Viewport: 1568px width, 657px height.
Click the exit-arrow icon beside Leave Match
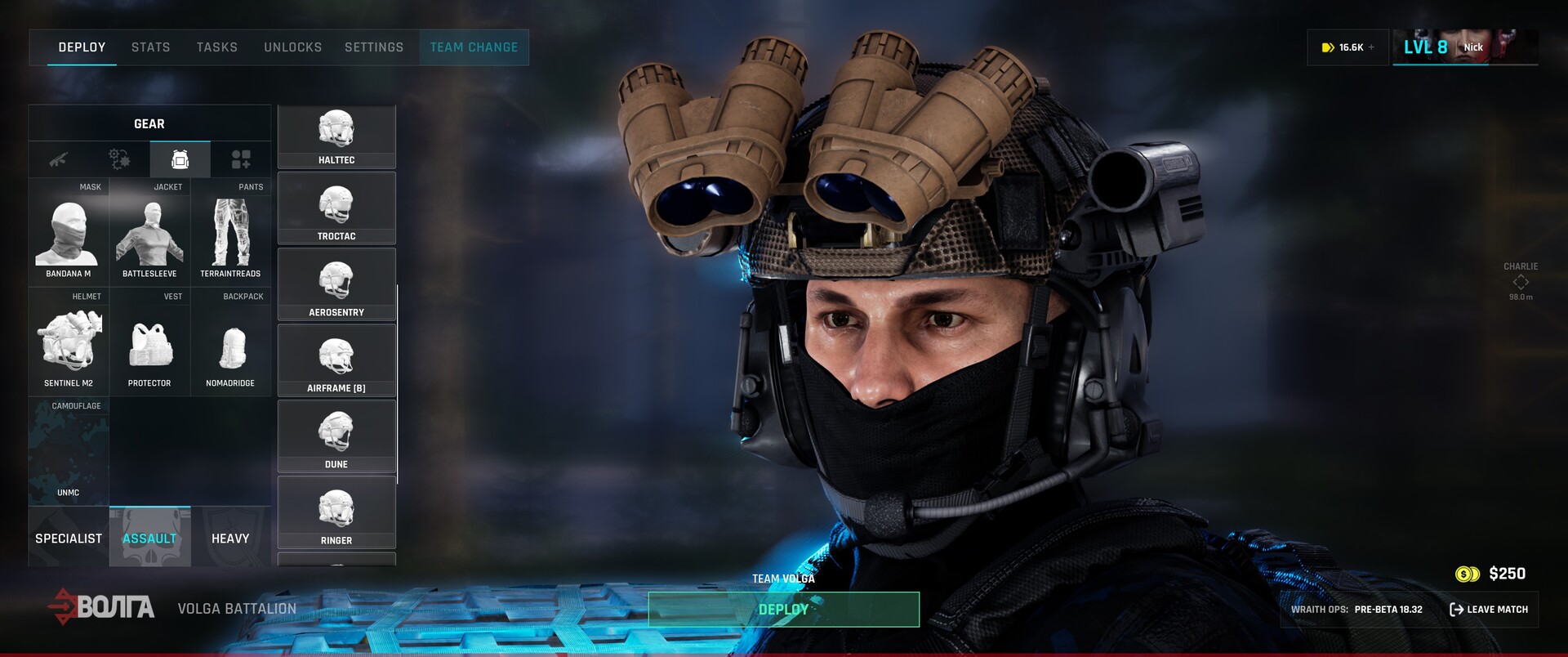point(1457,609)
